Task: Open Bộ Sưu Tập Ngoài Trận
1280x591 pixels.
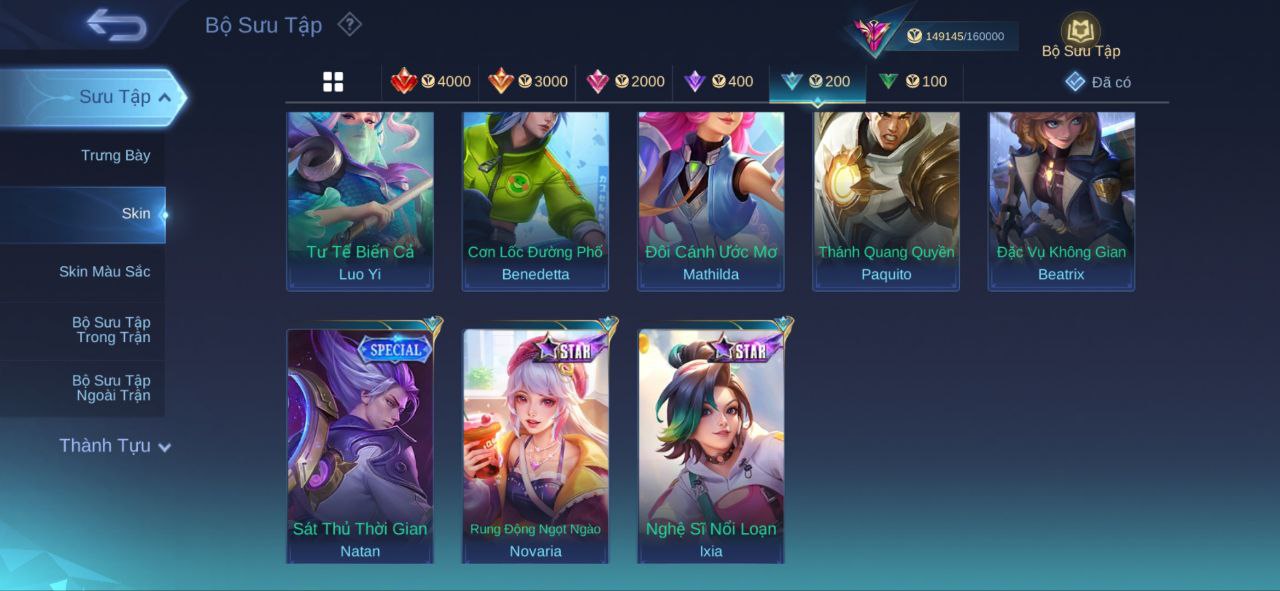Action: coord(111,387)
